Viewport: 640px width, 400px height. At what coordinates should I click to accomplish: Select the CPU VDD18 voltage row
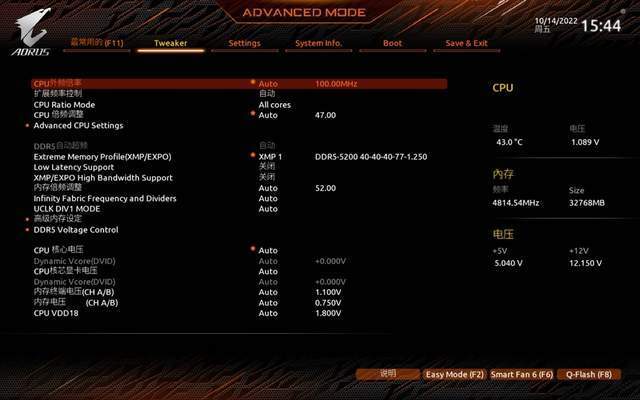click(56, 313)
